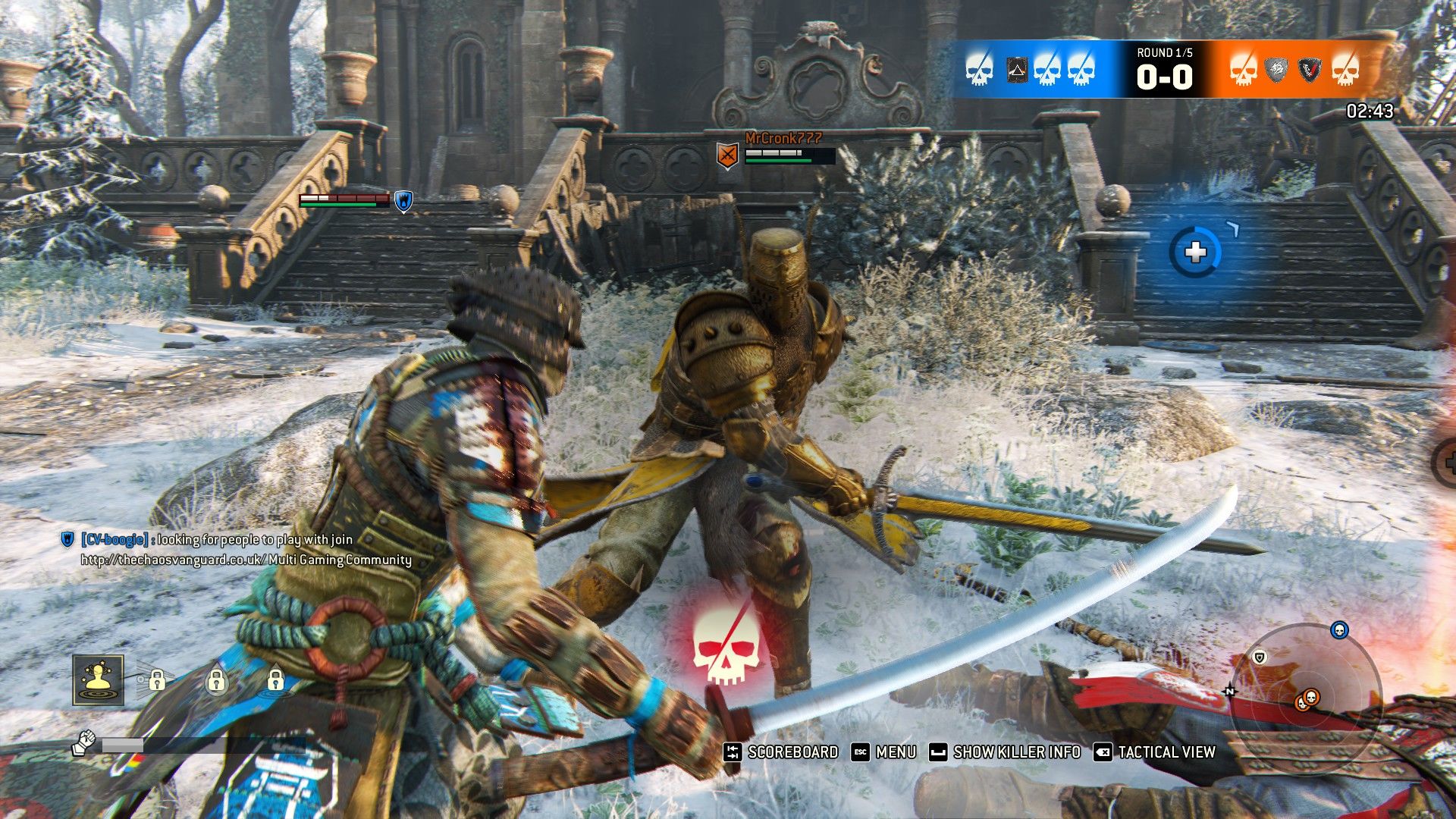
Task: Click the MrCronk777 player name tag
Action: click(x=783, y=138)
